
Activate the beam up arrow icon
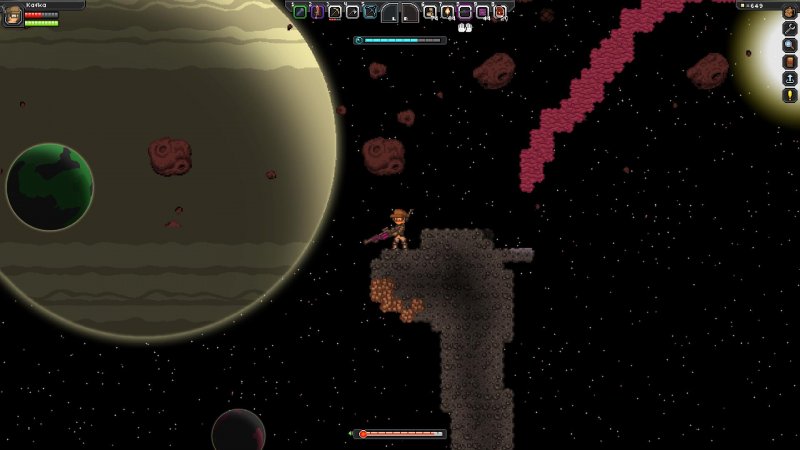[x=789, y=78]
